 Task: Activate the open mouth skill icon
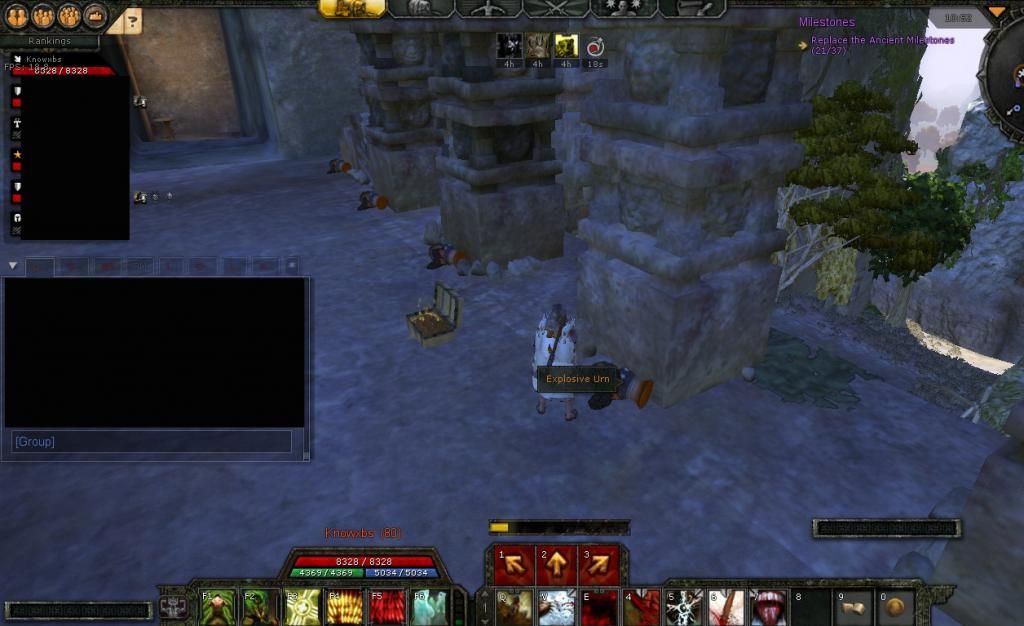pyautogui.click(x=769, y=606)
